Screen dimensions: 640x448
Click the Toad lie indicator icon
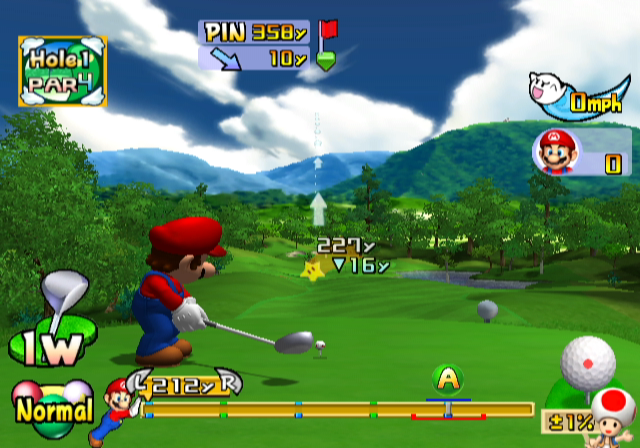(610, 412)
